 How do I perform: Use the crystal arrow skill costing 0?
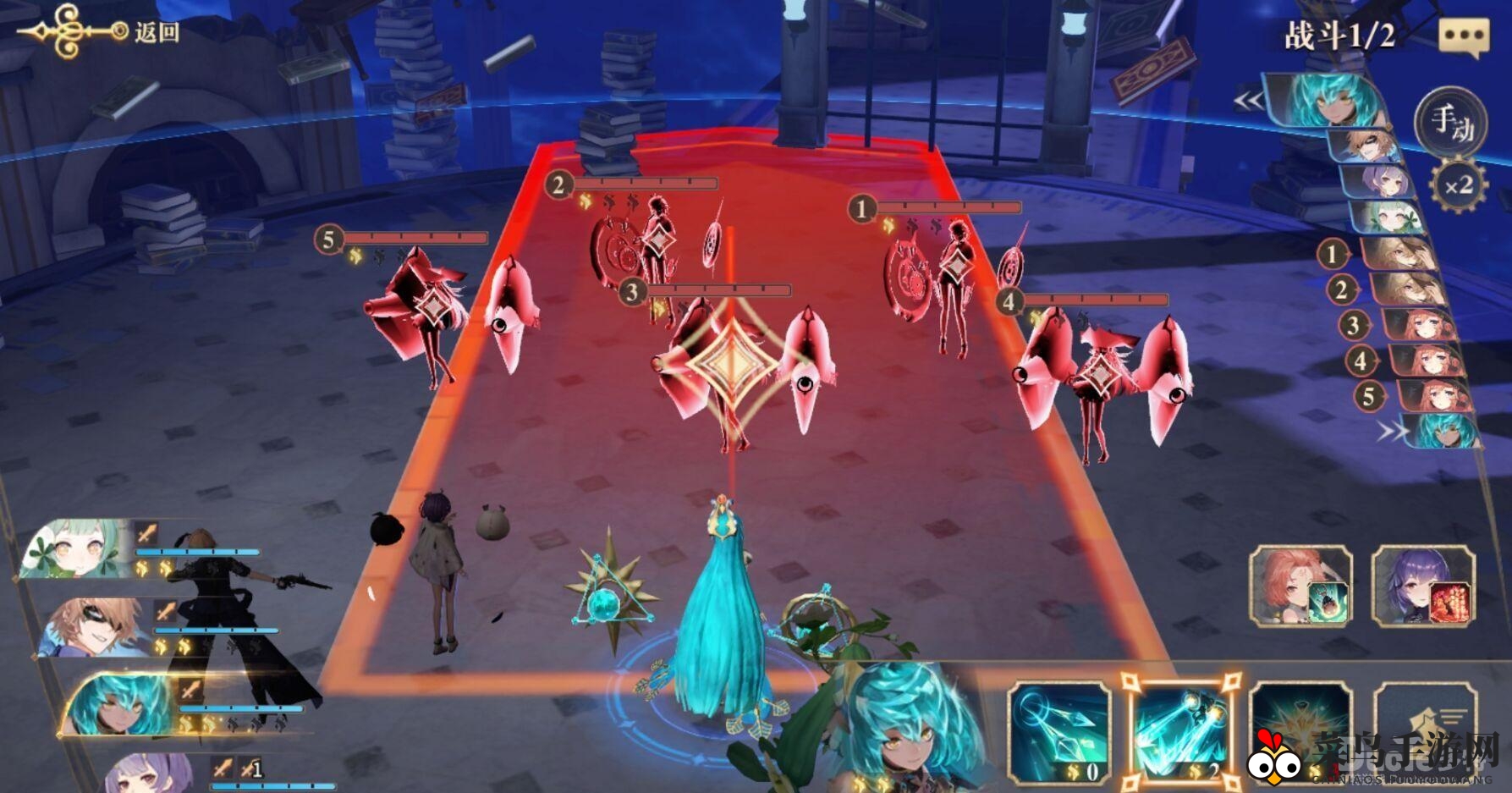click(x=1058, y=733)
